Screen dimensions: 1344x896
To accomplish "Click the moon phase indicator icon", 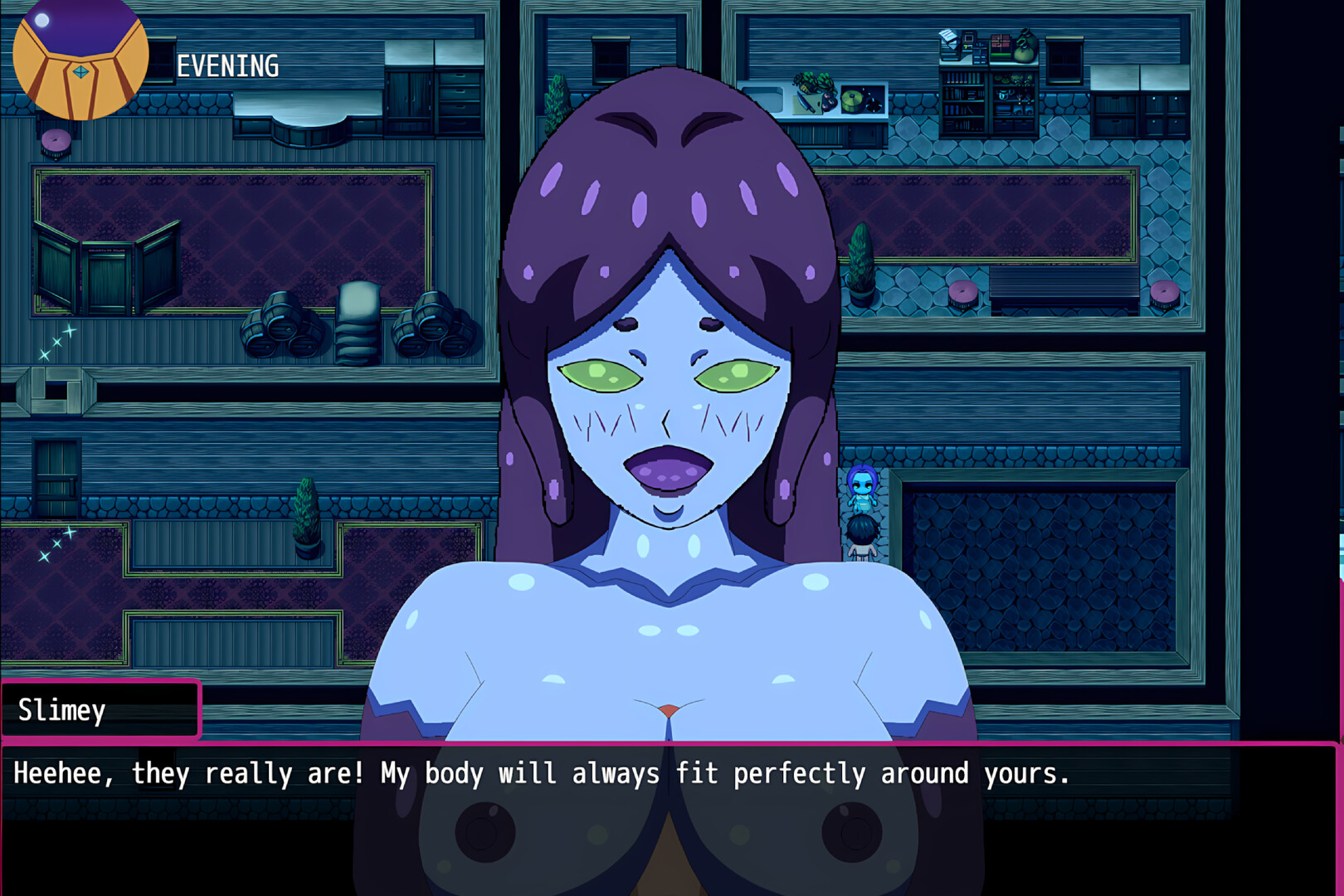I will [79, 60].
